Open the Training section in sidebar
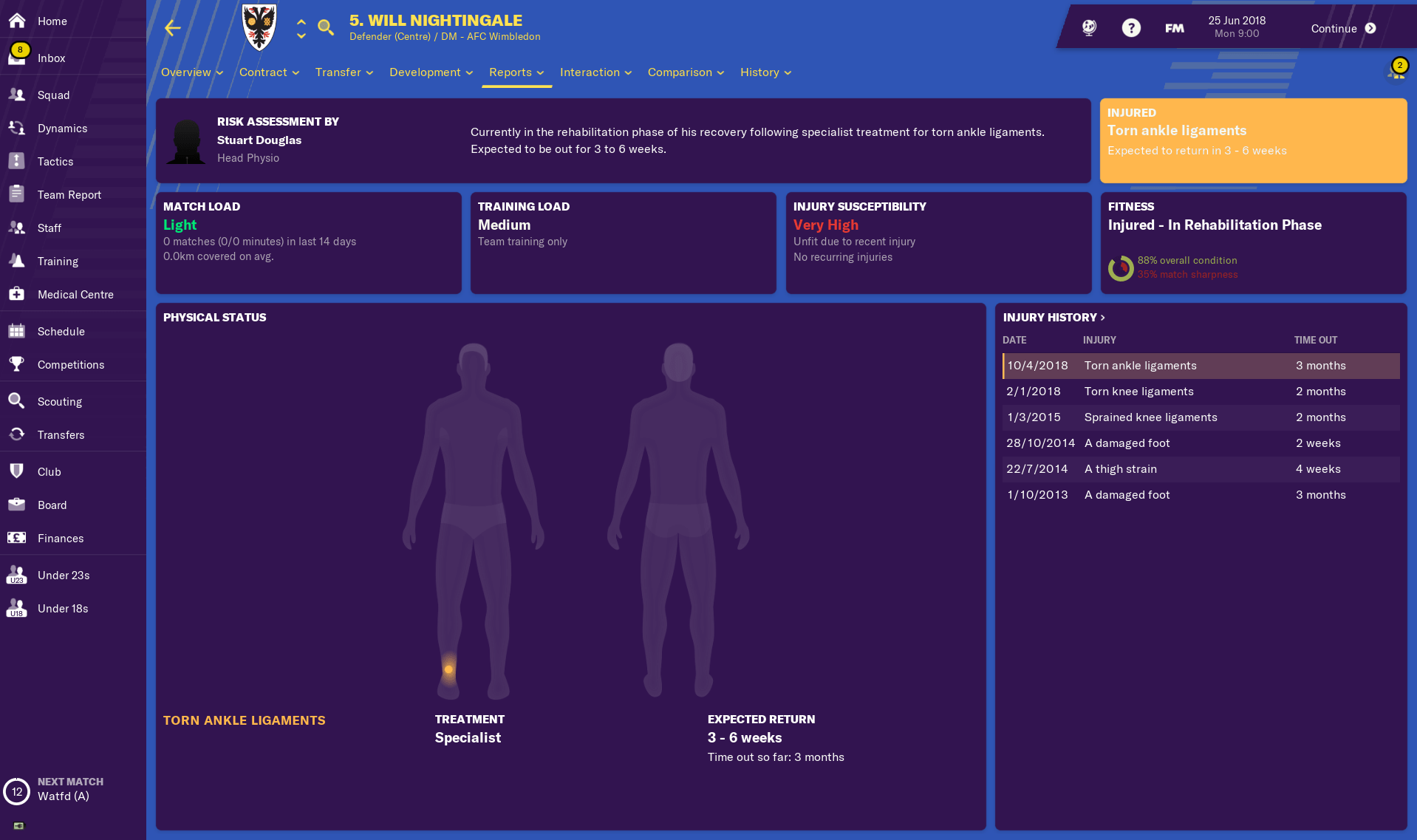The image size is (1417, 840). pyautogui.click(x=16, y=261)
